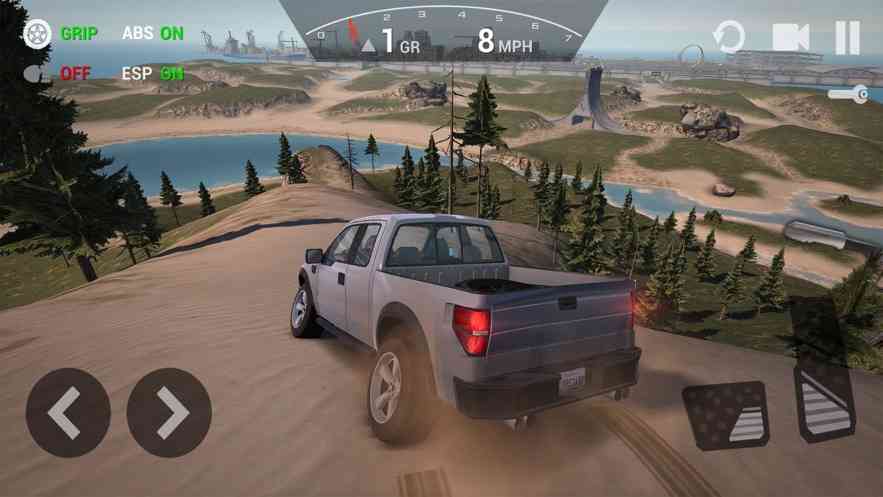This screenshot has width=883, height=497.
Task: Pause the game
Action: 847,38
